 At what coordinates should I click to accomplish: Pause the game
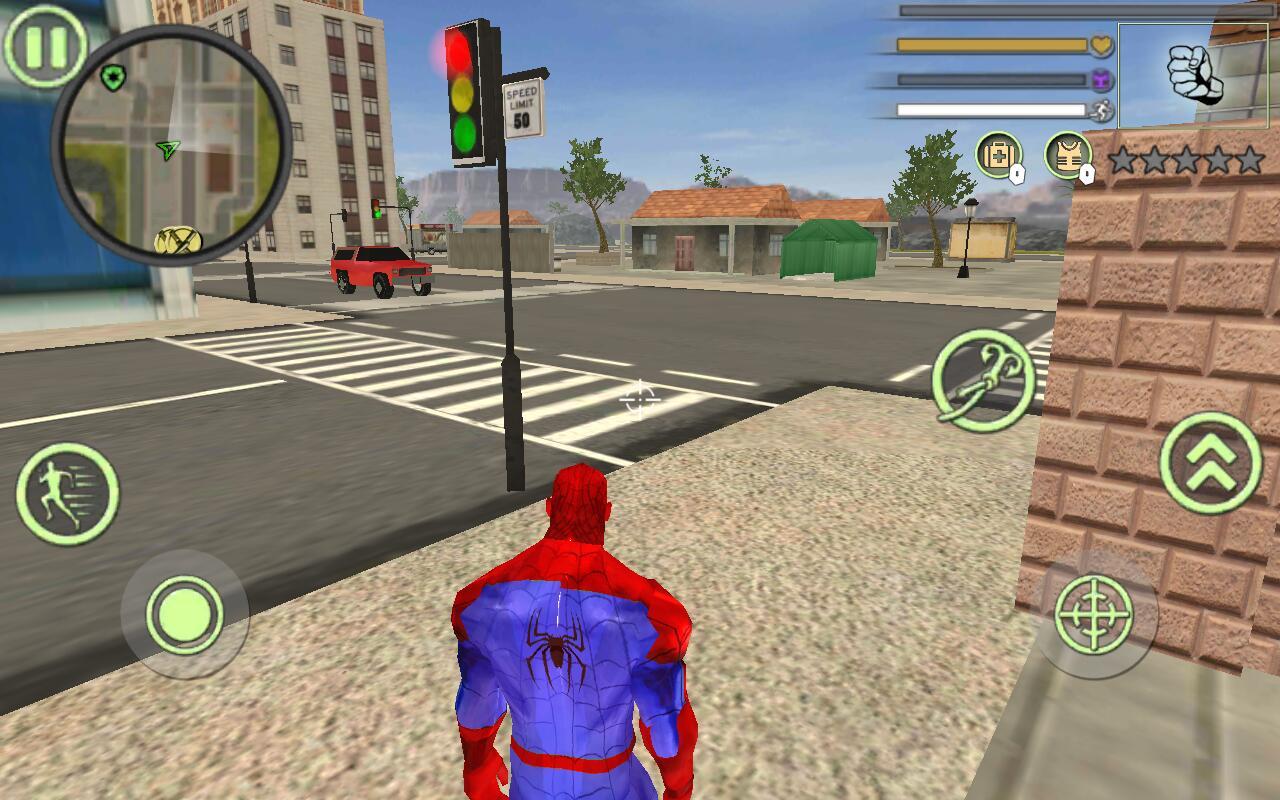tap(44, 45)
